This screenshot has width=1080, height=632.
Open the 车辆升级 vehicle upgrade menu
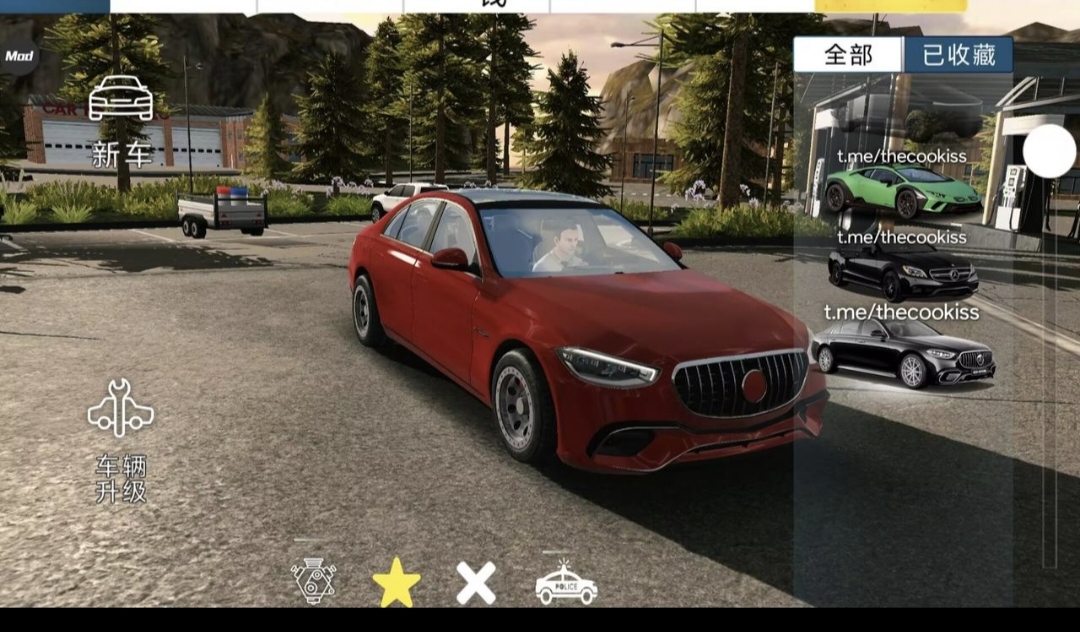click(x=121, y=440)
